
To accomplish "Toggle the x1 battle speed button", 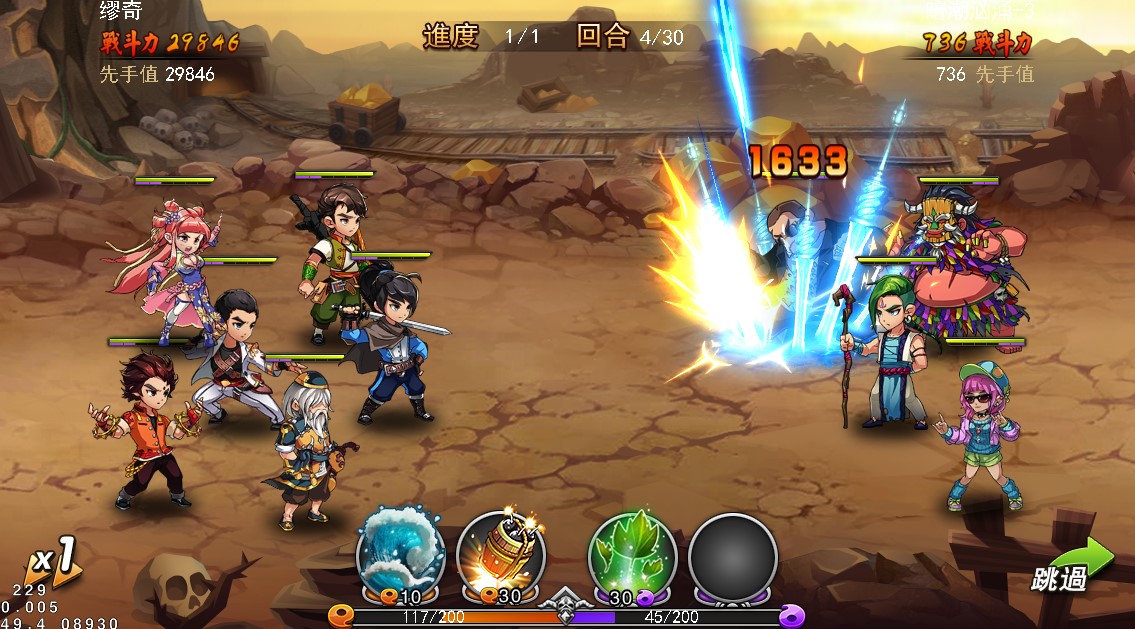I will [x=54, y=564].
